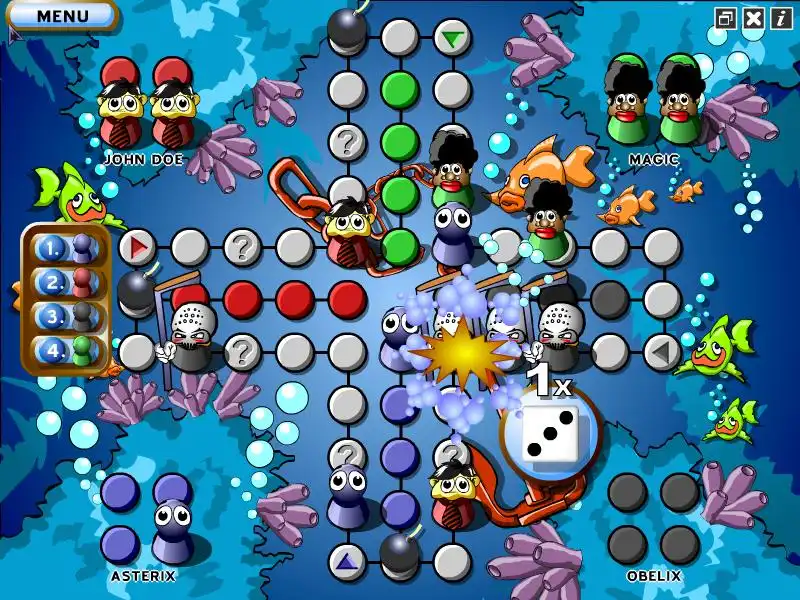Toggle windowed mode with the overlapping-squares button
Image resolution: width=800 pixels, height=600 pixels.
pos(726,17)
